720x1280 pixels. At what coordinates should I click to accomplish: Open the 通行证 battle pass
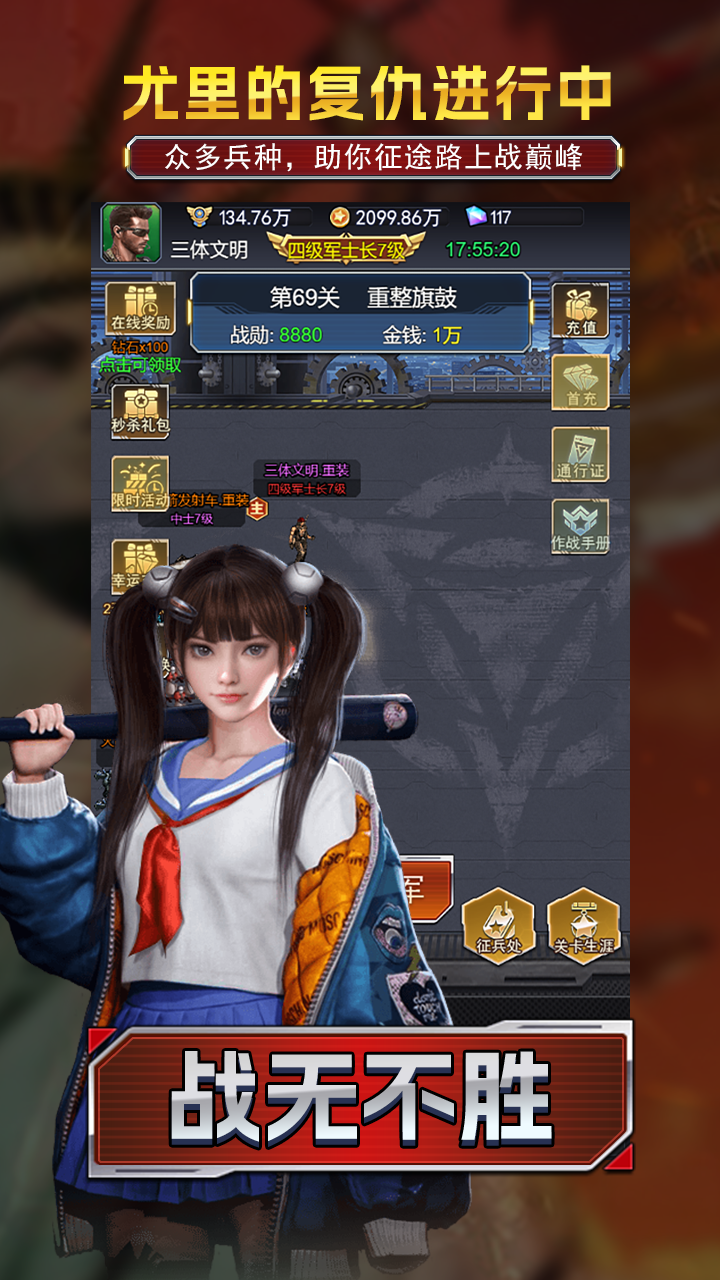coord(580,456)
